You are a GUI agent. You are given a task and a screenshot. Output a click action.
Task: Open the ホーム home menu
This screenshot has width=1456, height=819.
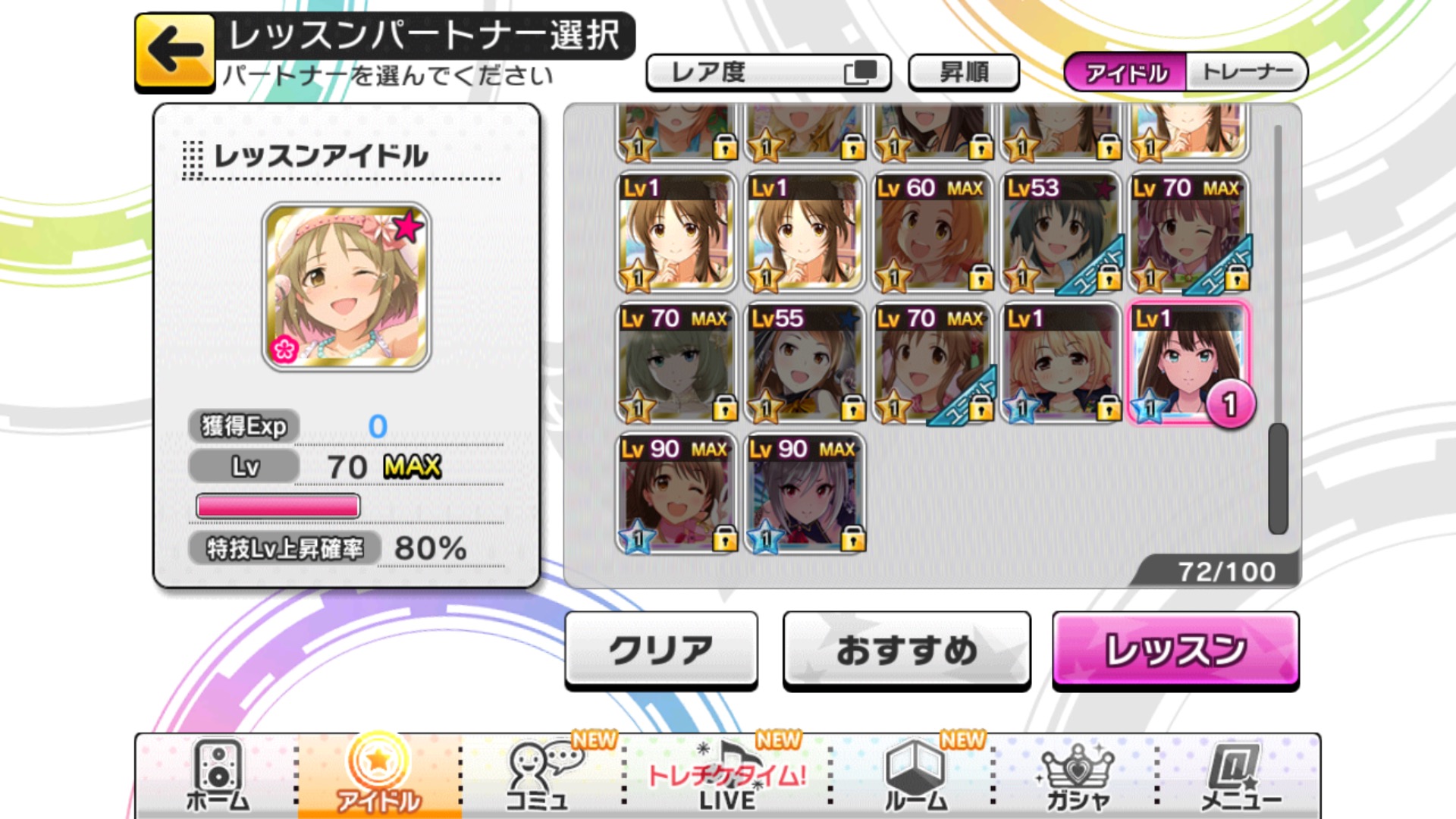(218, 776)
